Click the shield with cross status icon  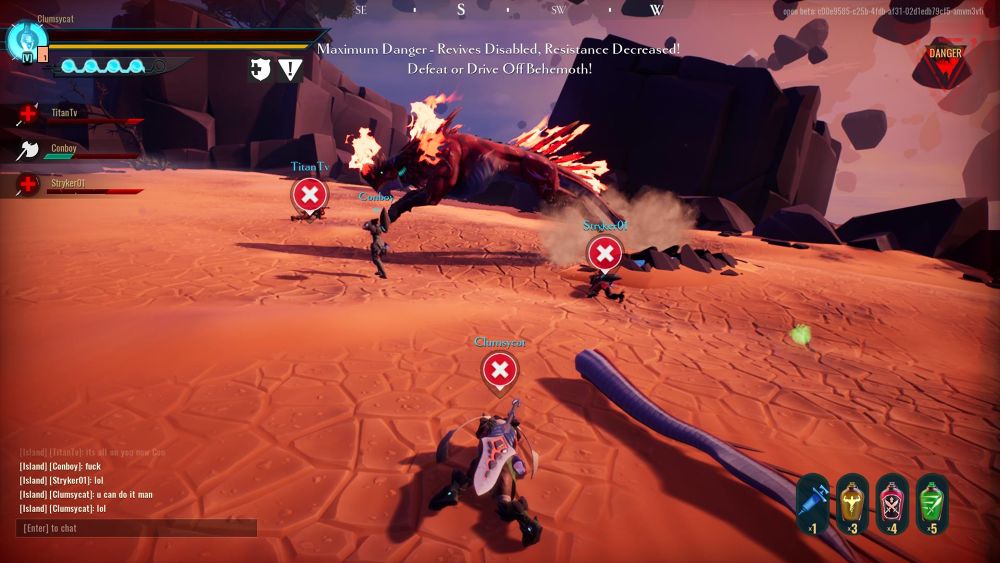(x=261, y=69)
